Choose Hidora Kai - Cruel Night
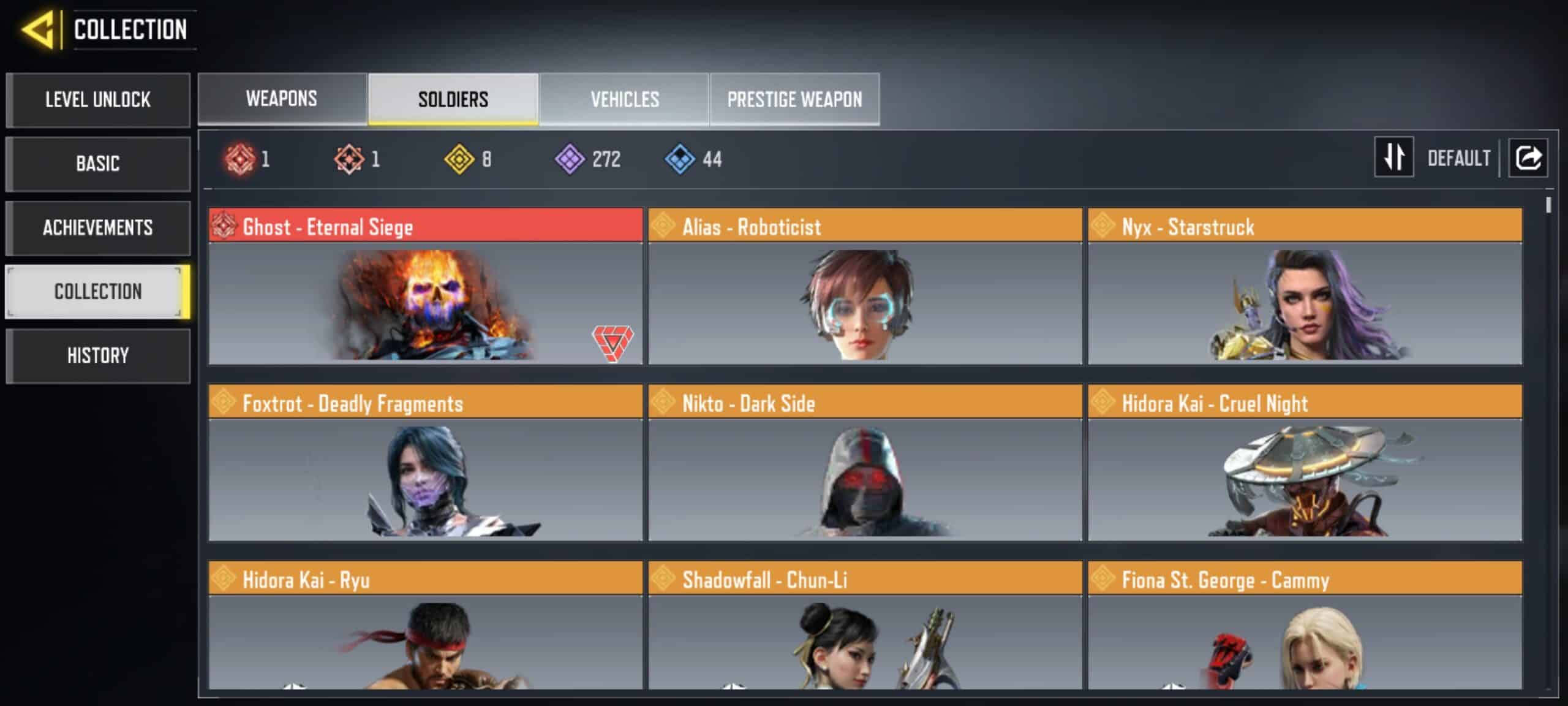Viewport: 1568px width, 706px height. click(x=1305, y=463)
